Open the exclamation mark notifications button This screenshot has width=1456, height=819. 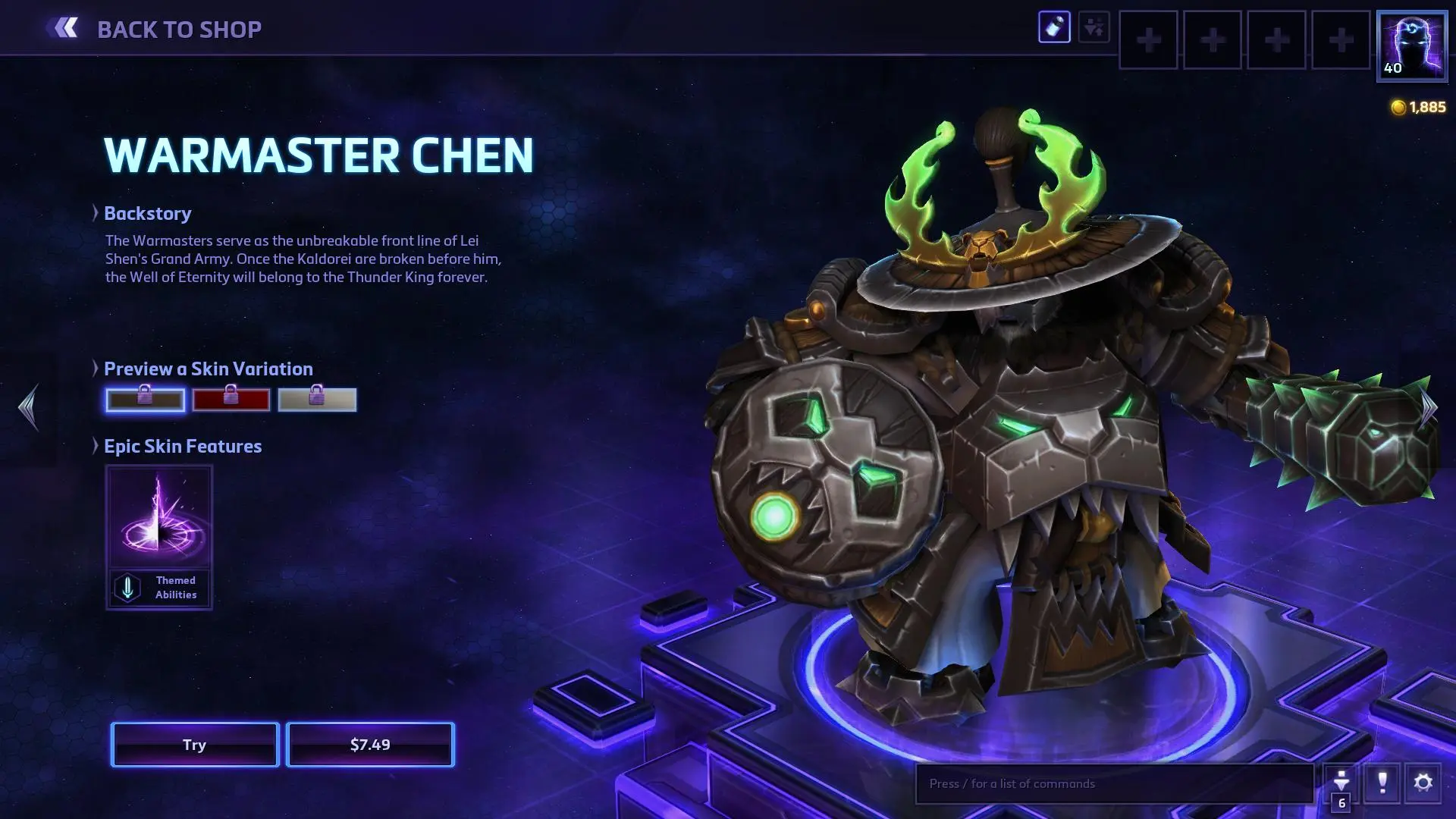click(x=1382, y=783)
